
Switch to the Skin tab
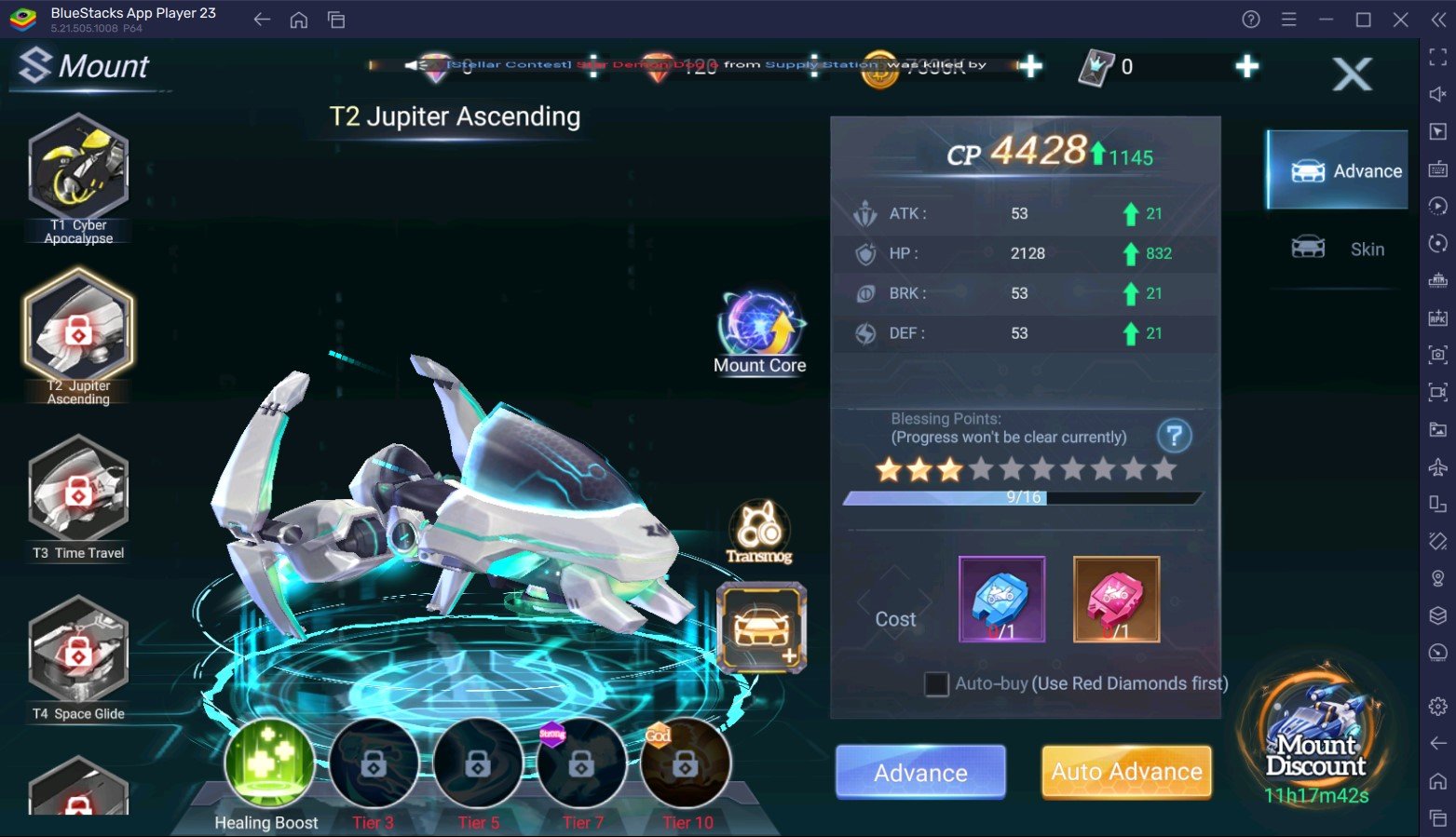coord(1339,249)
